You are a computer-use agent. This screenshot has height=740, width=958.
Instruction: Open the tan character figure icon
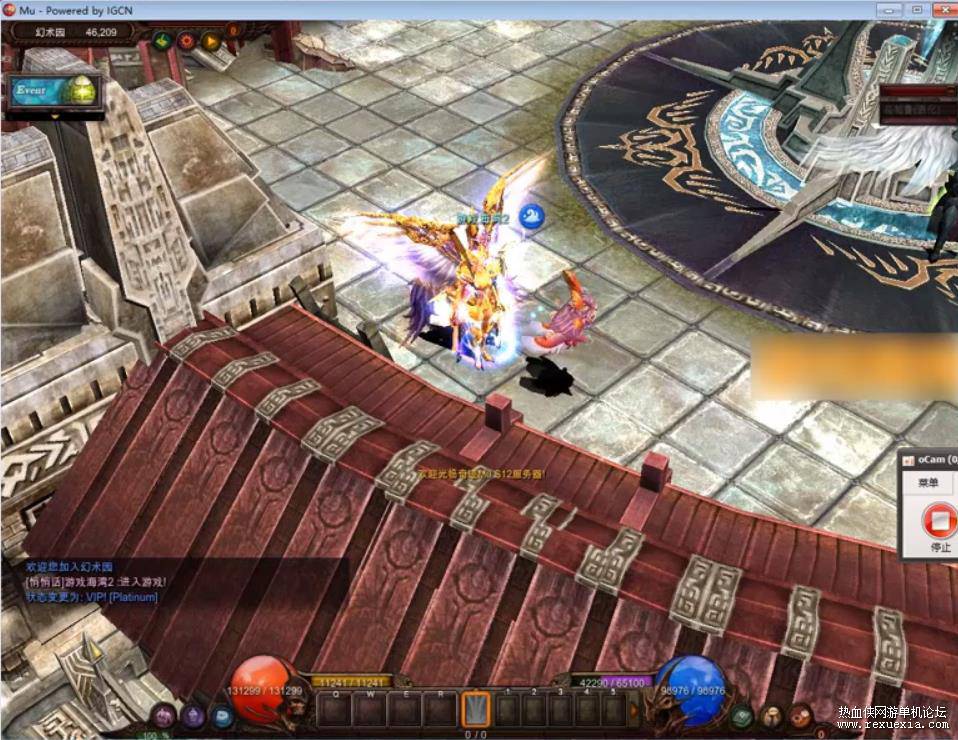click(x=771, y=716)
